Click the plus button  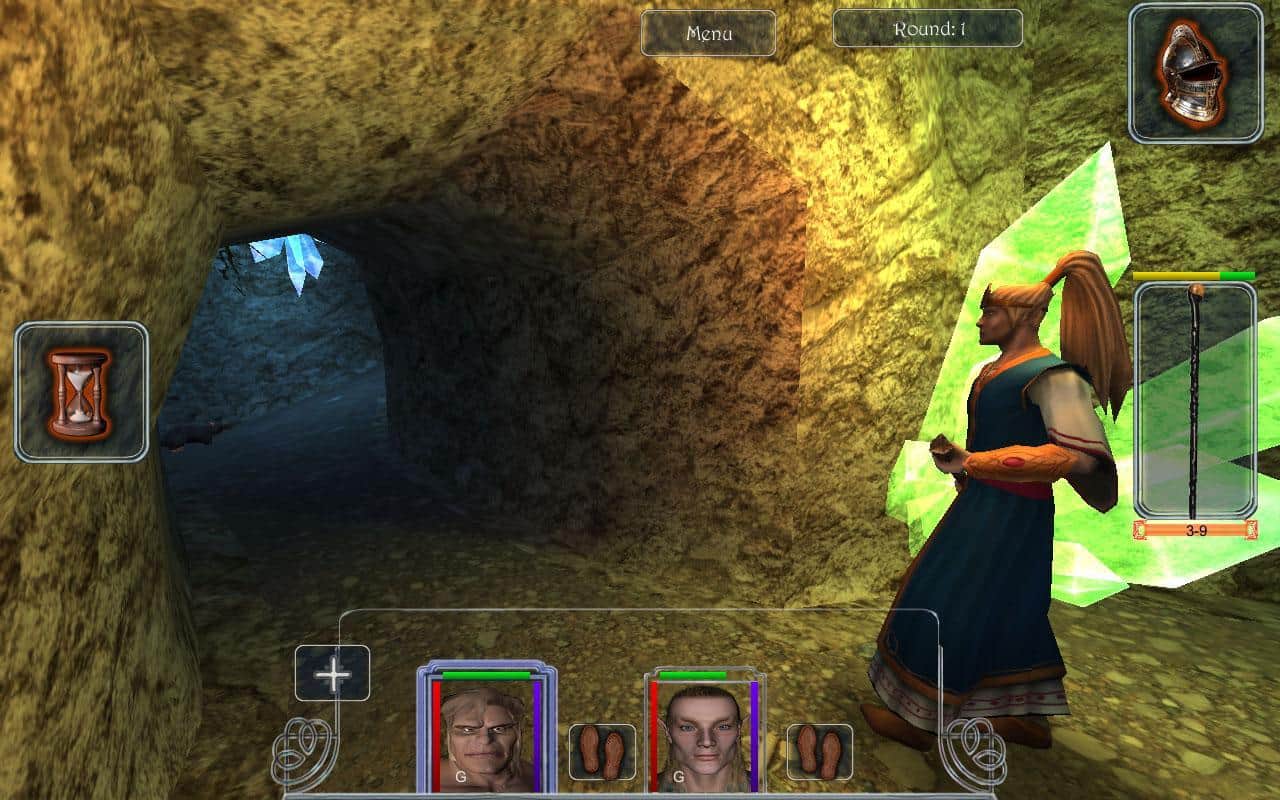[332, 673]
